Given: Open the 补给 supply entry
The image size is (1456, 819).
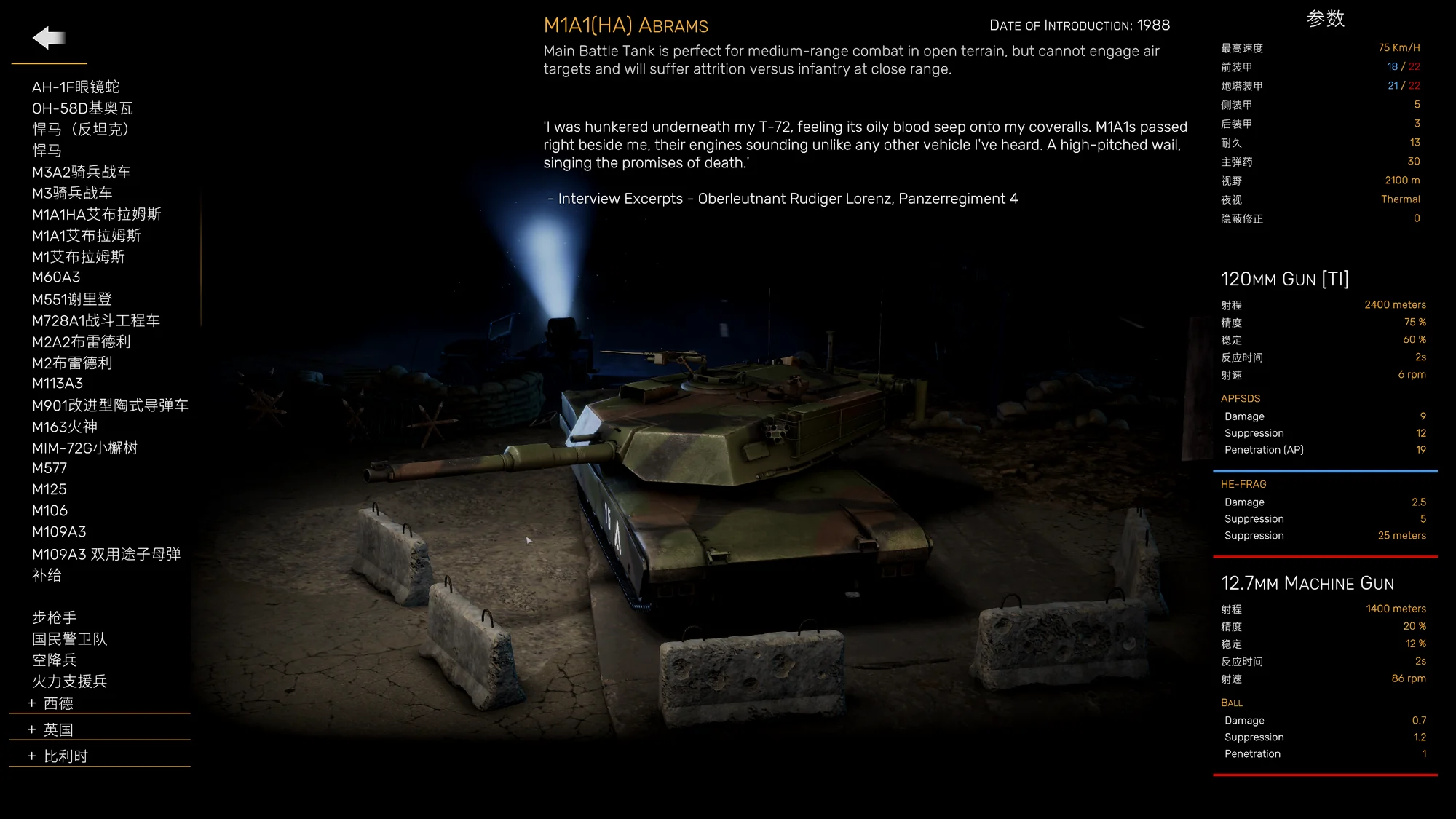Looking at the screenshot, I should coord(47,575).
